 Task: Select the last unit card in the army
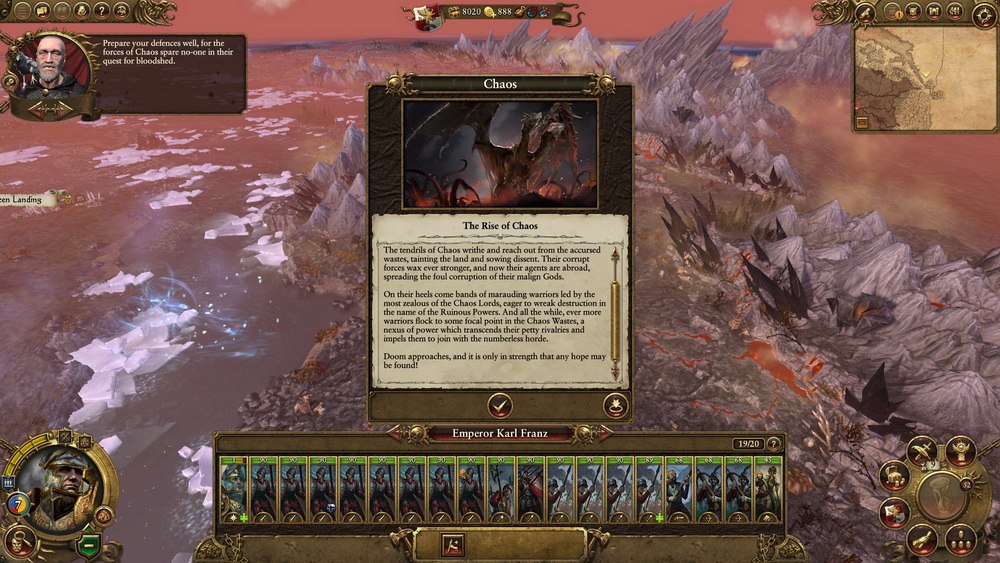click(768, 488)
